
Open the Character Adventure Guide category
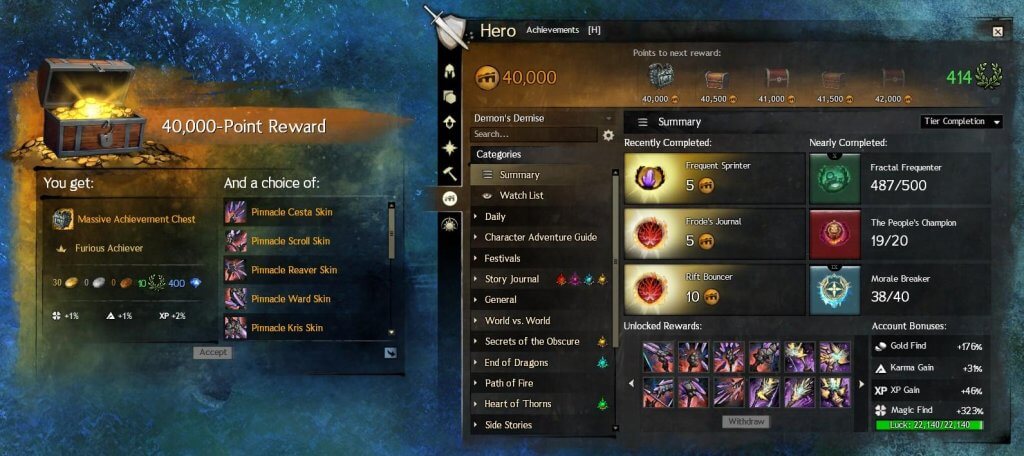(x=540, y=237)
